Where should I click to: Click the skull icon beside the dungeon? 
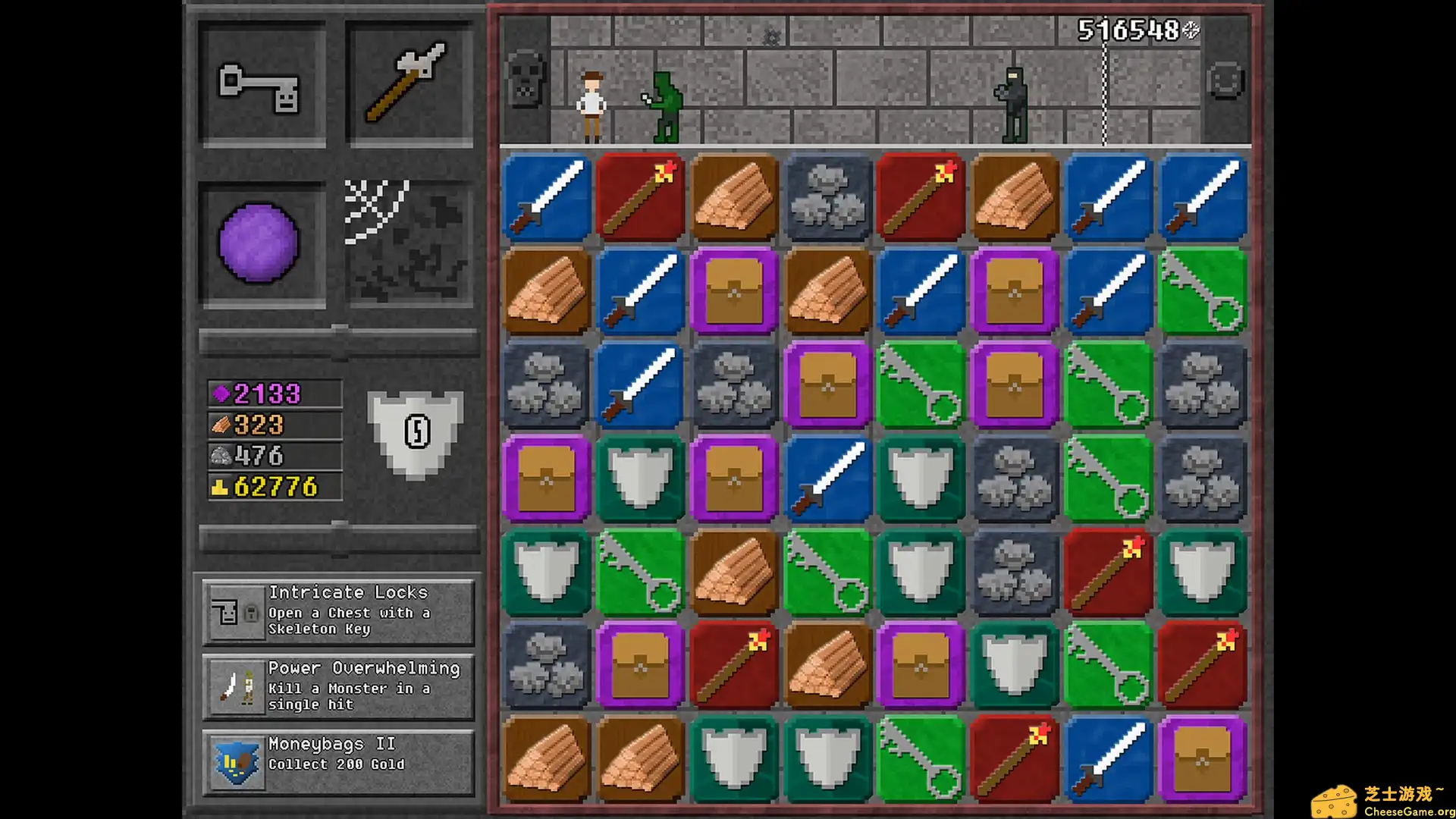(525, 79)
